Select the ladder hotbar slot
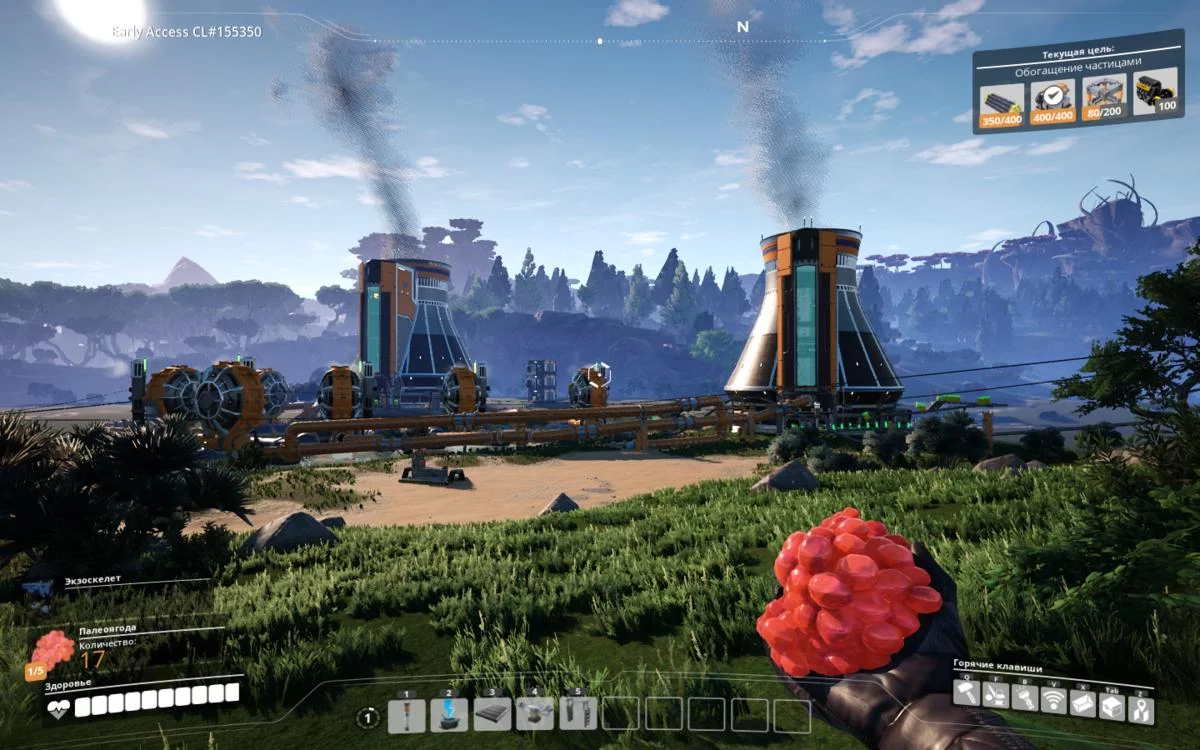1200x750 pixels. point(578,714)
